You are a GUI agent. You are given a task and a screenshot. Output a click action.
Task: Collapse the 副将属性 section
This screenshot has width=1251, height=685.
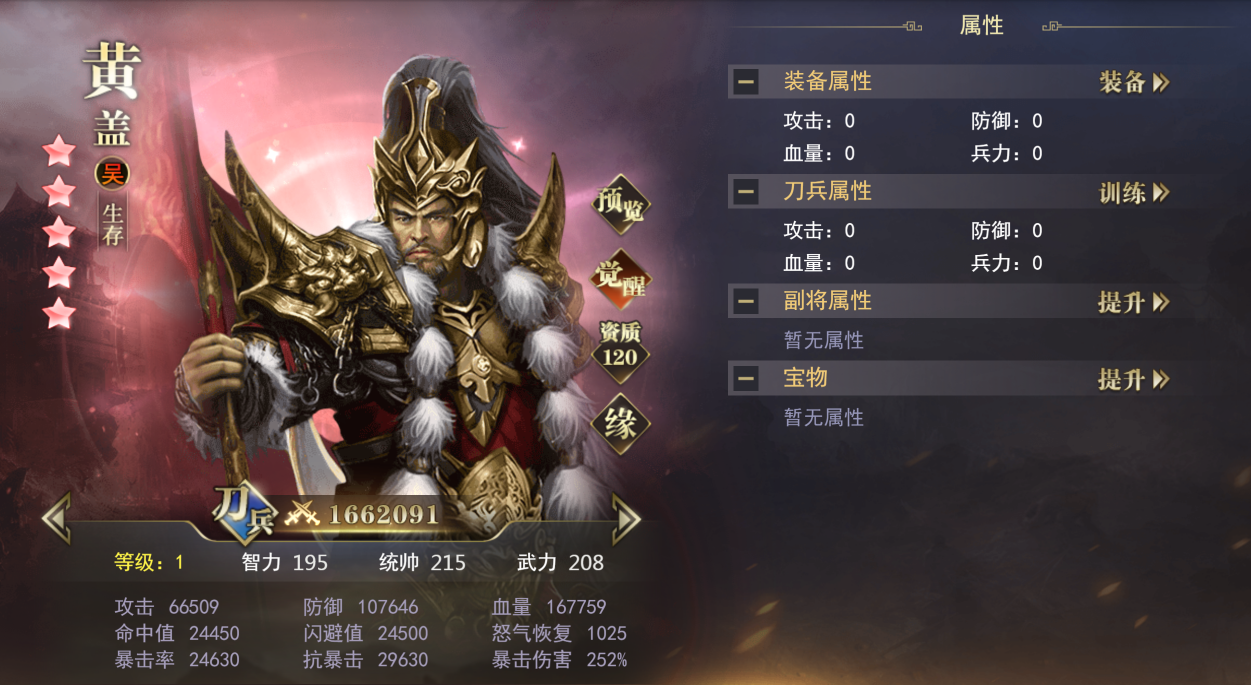pos(745,301)
